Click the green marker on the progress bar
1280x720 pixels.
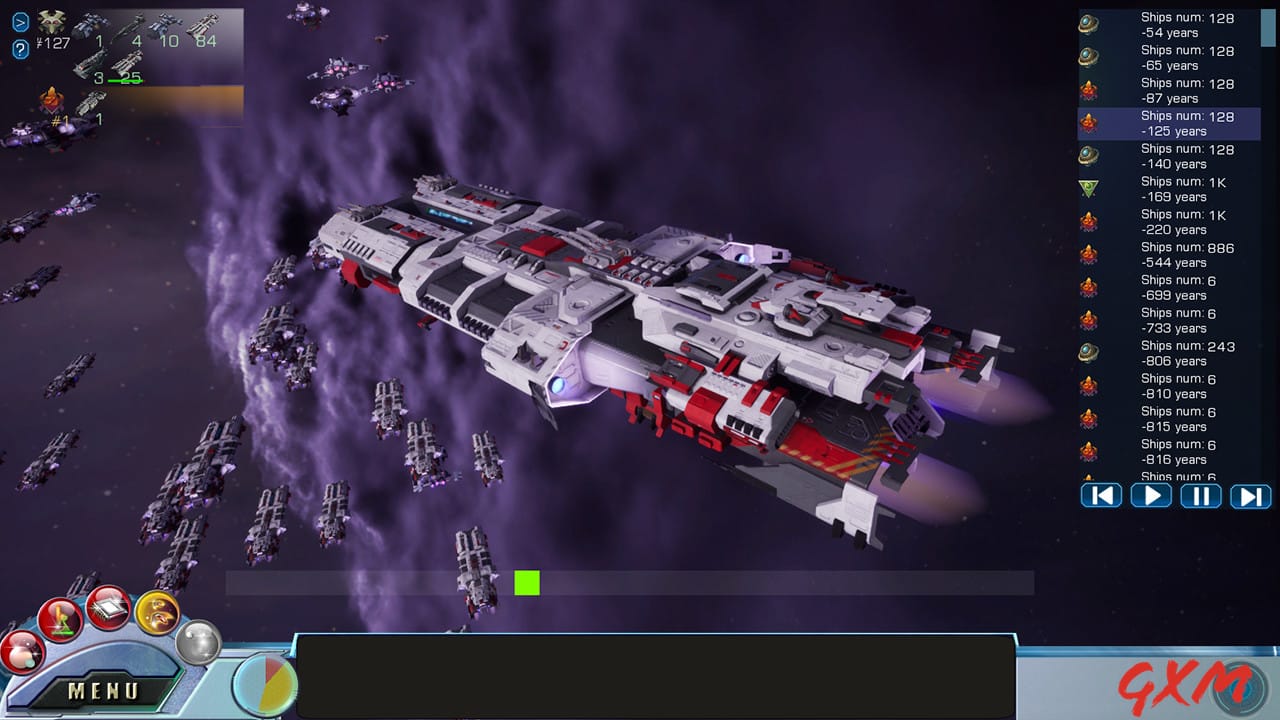(x=526, y=583)
